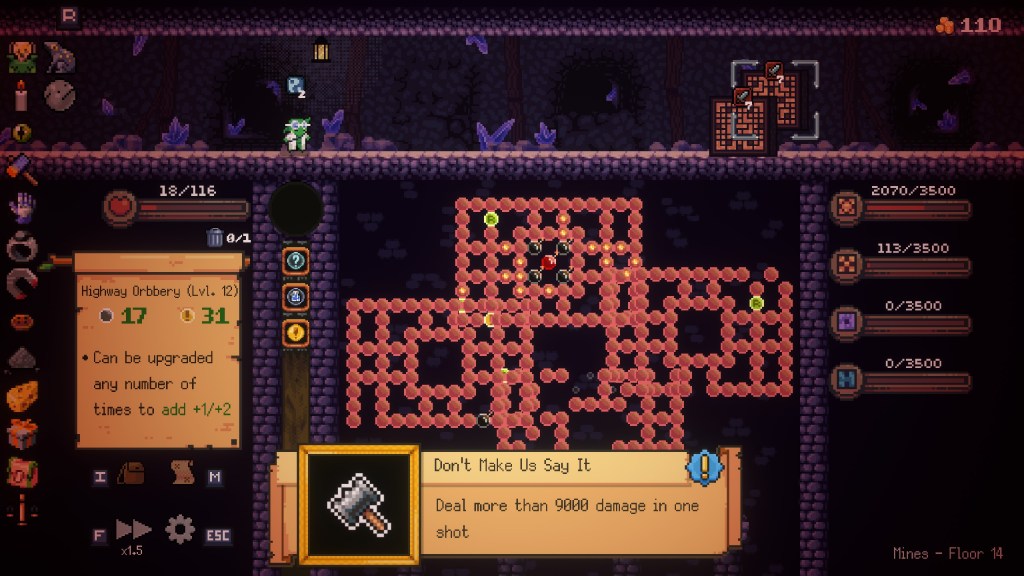The width and height of the screenshot is (1024, 576).
Task: Toggle the fast-forward speed button
Action: [x=133, y=530]
